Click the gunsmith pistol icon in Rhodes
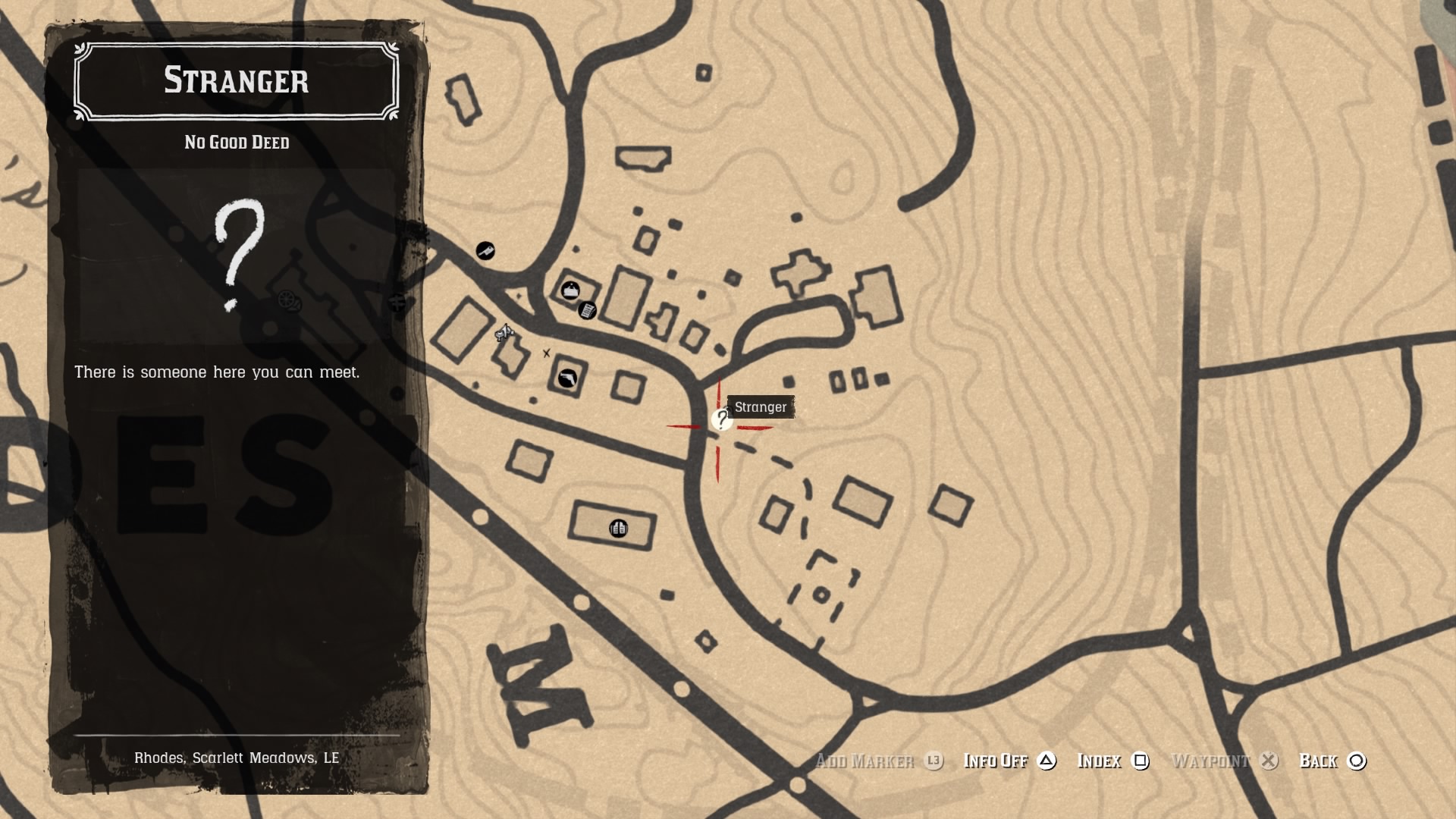The width and height of the screenshot is (1456, 819). tap(566, 377)
